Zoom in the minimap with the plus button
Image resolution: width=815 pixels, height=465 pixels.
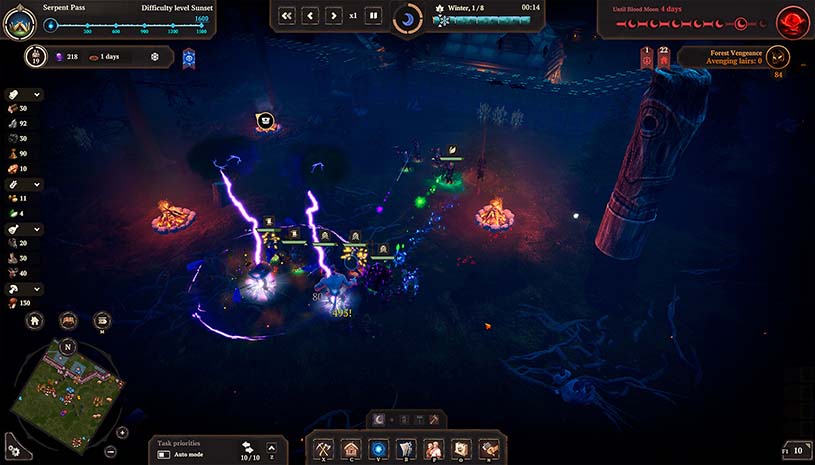(122, 433)
